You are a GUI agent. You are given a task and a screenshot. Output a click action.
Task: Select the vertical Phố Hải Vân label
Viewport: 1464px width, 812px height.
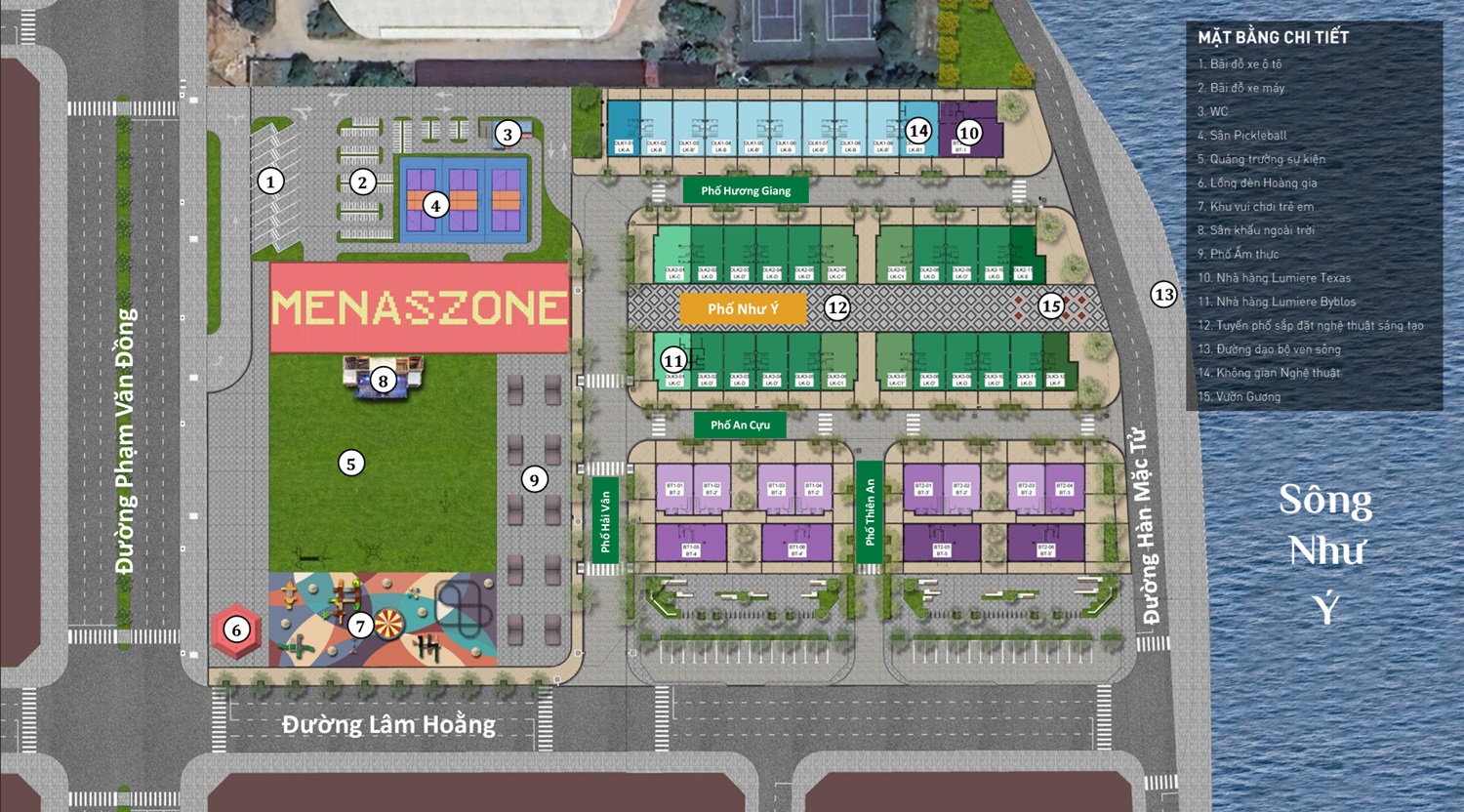tap(605, 520)
